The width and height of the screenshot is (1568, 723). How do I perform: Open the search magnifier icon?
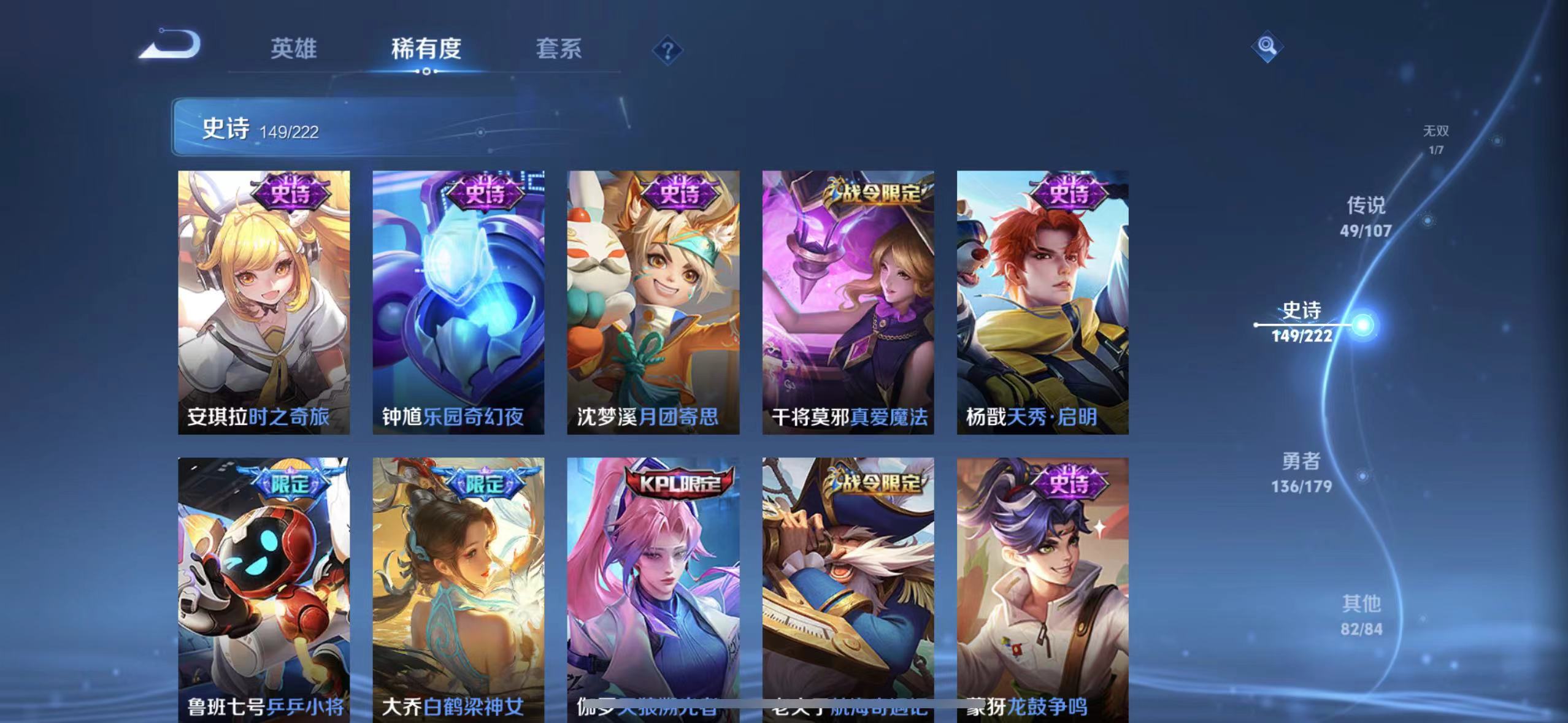pyautogui.click(x=1267, y=46)
